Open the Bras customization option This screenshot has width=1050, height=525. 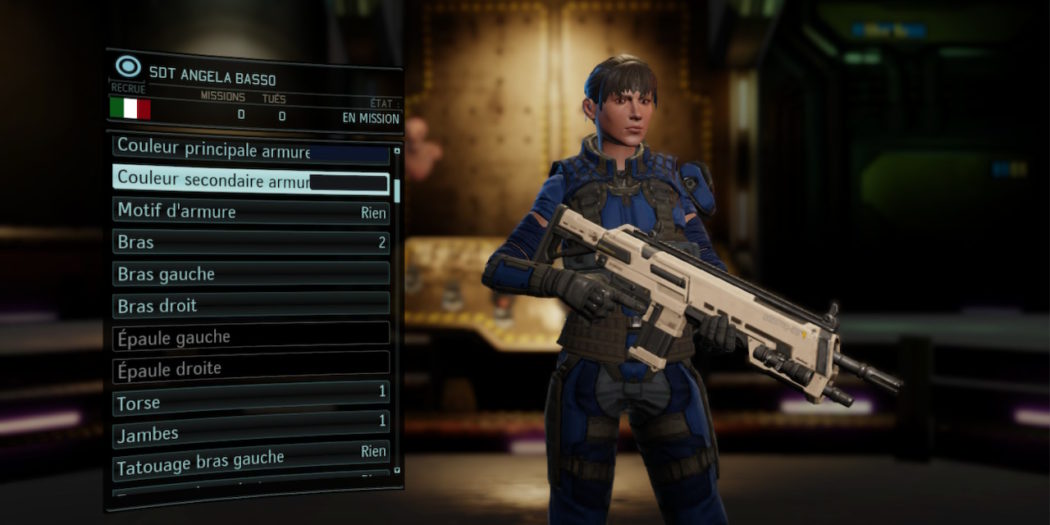click(250, 242)
